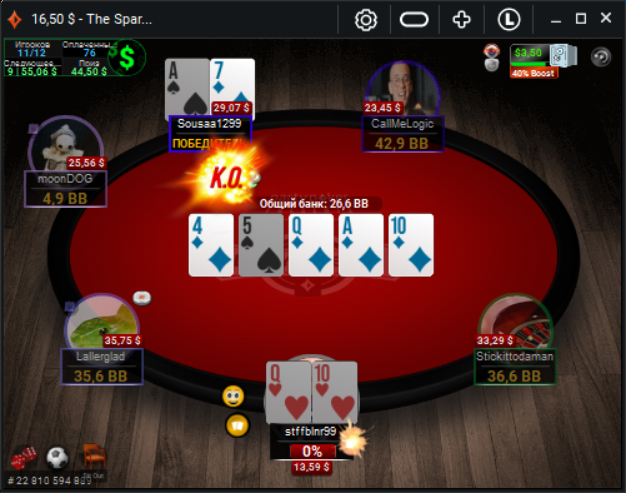Viewport: 626px width, 493px height.
Task: Open the clock icon labelled L
Action: [x=508, y=19]
